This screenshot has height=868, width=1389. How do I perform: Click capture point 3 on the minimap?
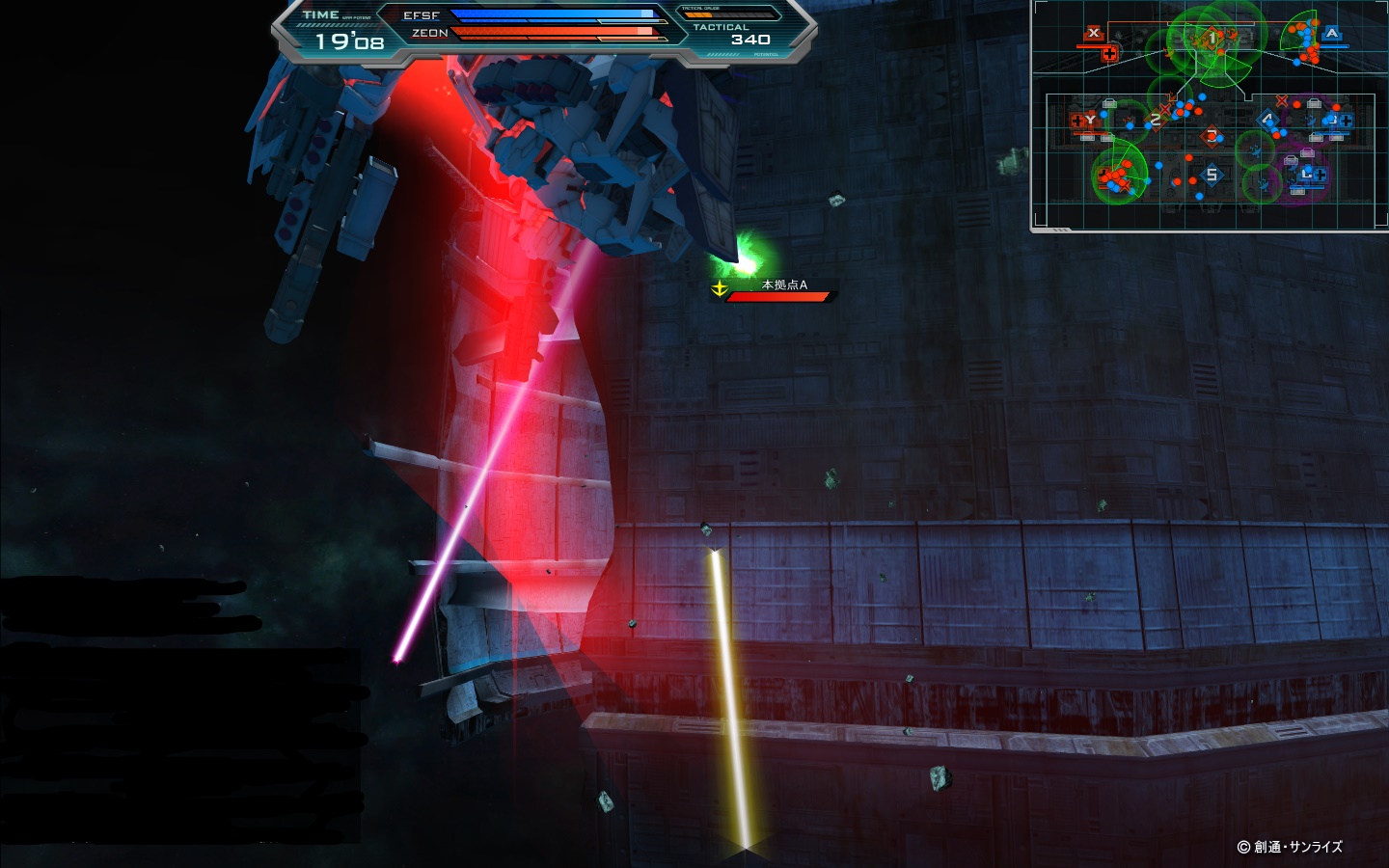pos(1212,135)
